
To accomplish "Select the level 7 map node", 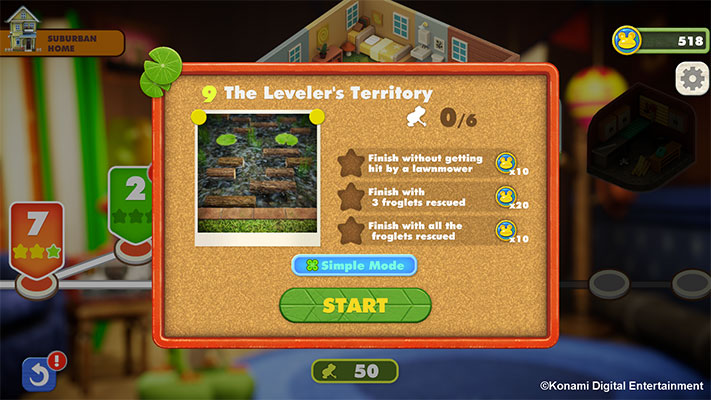I will pos(36,235).
